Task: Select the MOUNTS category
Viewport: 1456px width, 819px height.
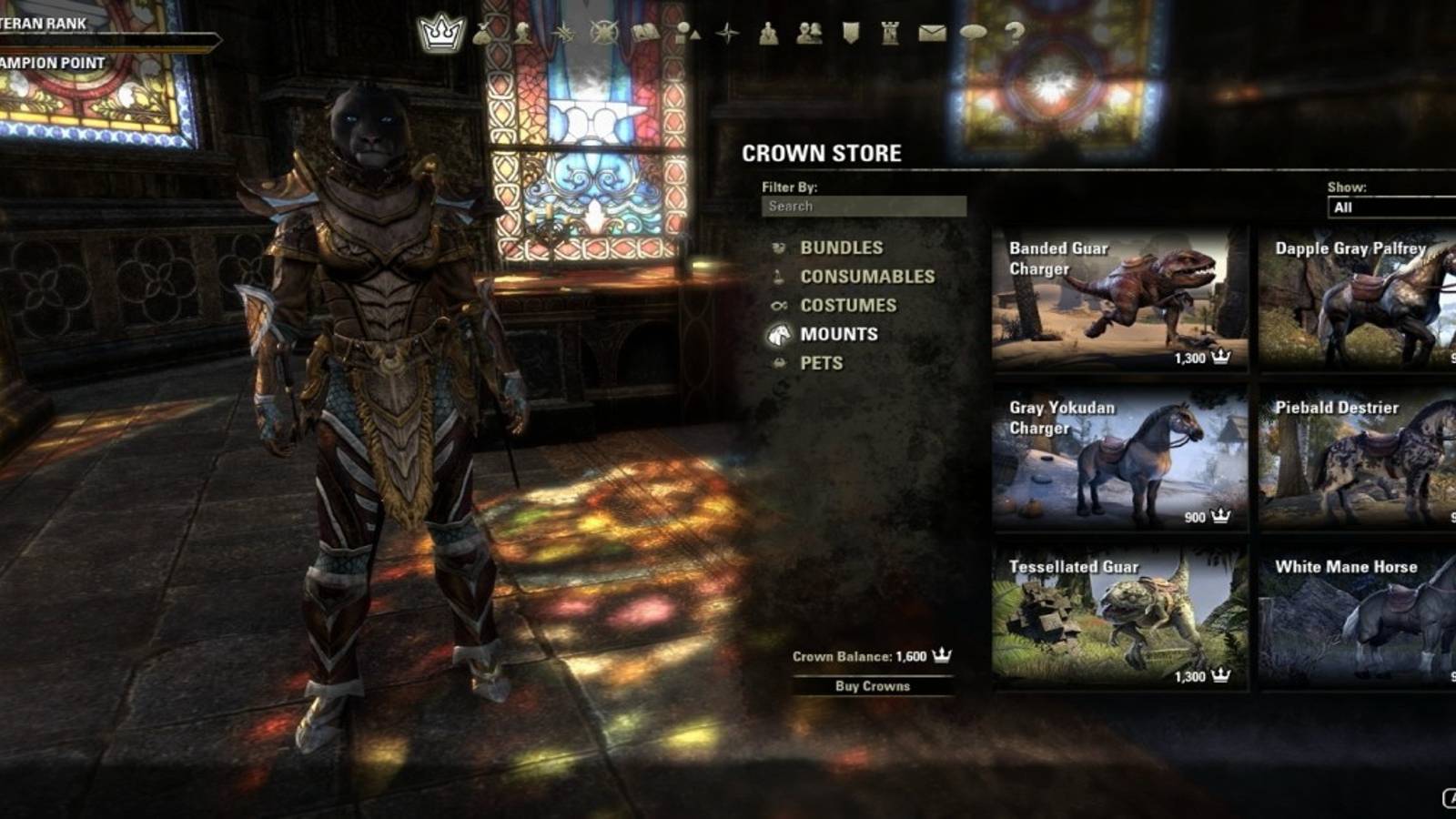Action: click(x=837, y=334)
